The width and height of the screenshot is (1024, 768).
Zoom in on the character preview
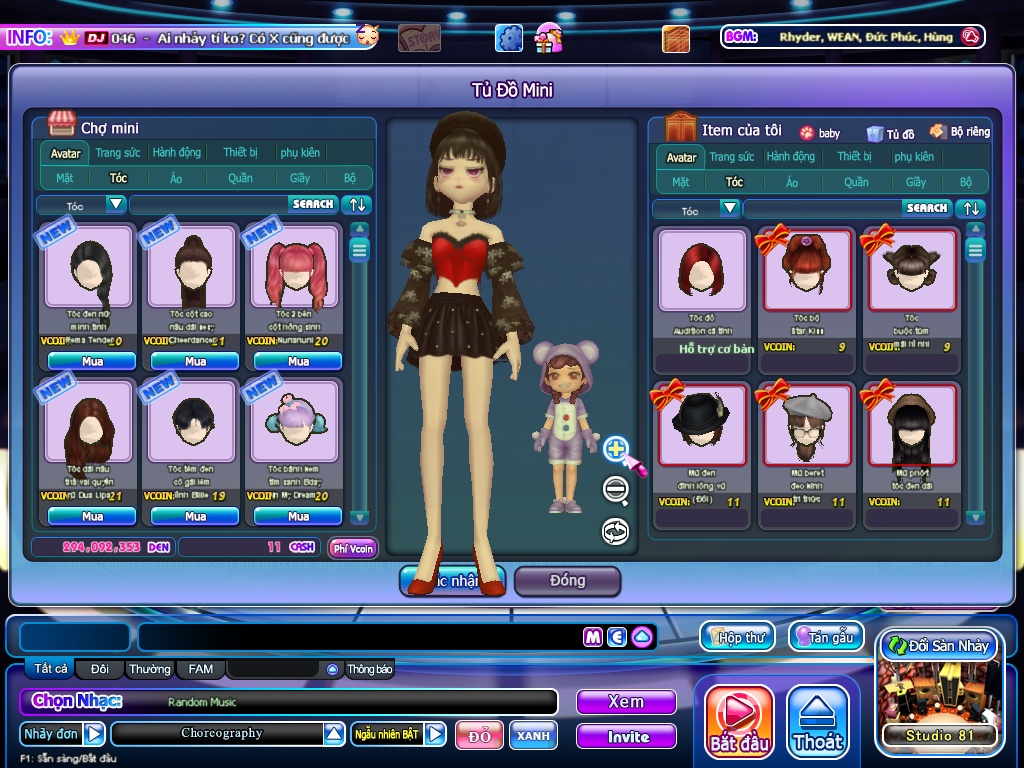(616, 448)
